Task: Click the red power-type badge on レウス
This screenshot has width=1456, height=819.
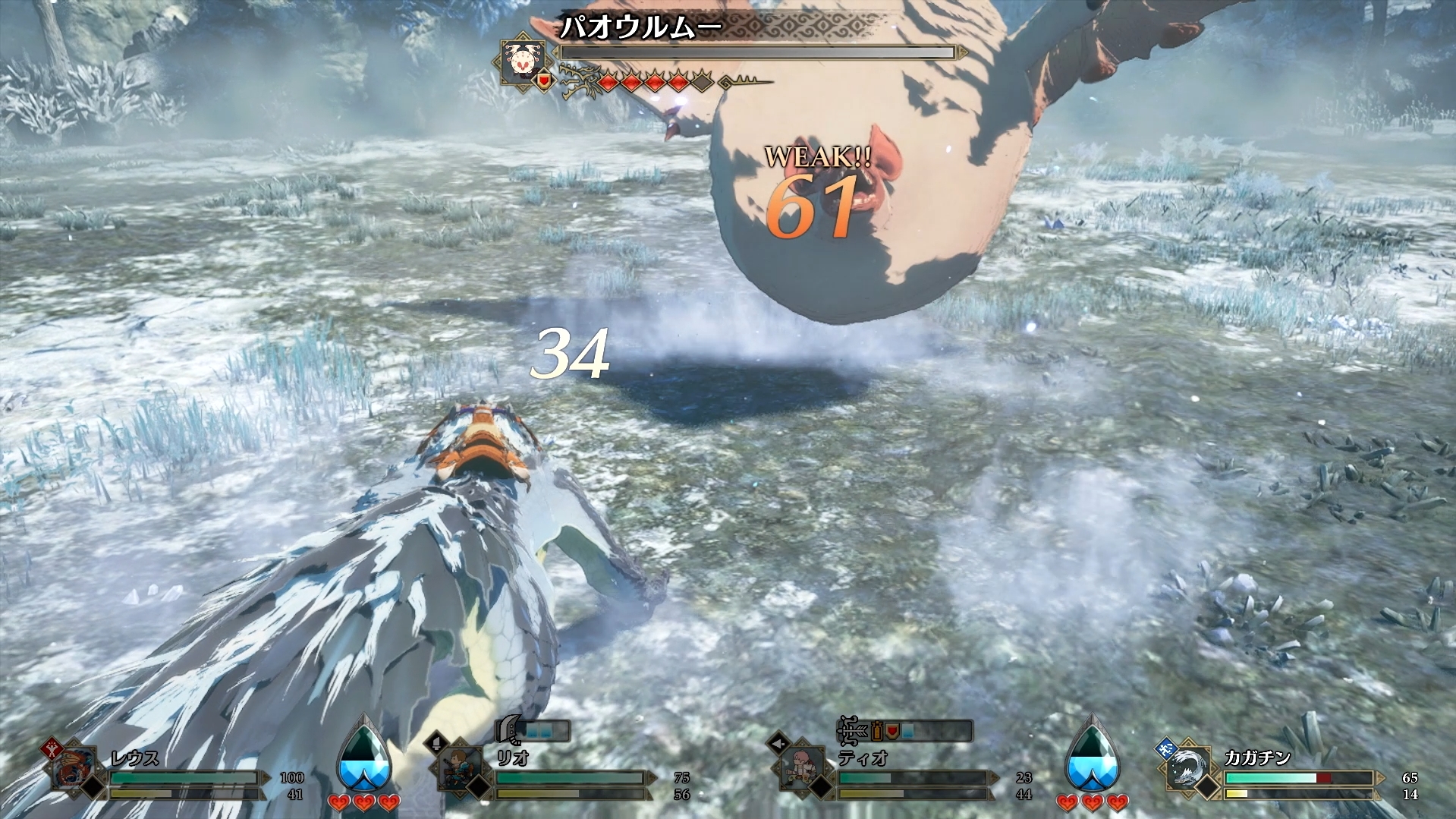Action: (51, 745)
